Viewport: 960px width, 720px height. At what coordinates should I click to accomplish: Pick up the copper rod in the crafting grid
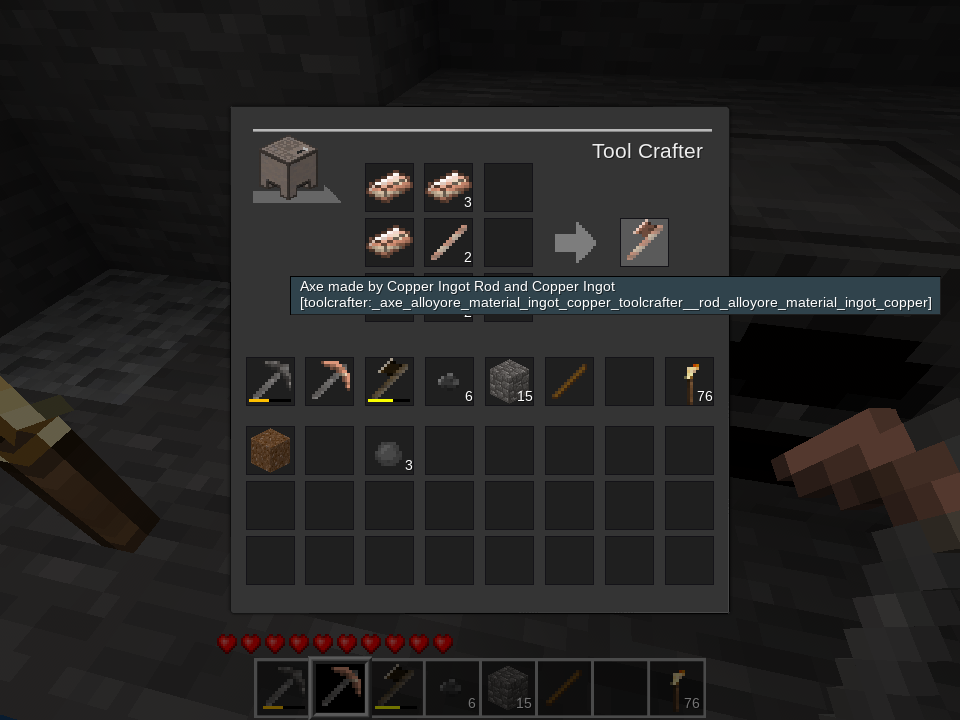(x=448, y=242)
